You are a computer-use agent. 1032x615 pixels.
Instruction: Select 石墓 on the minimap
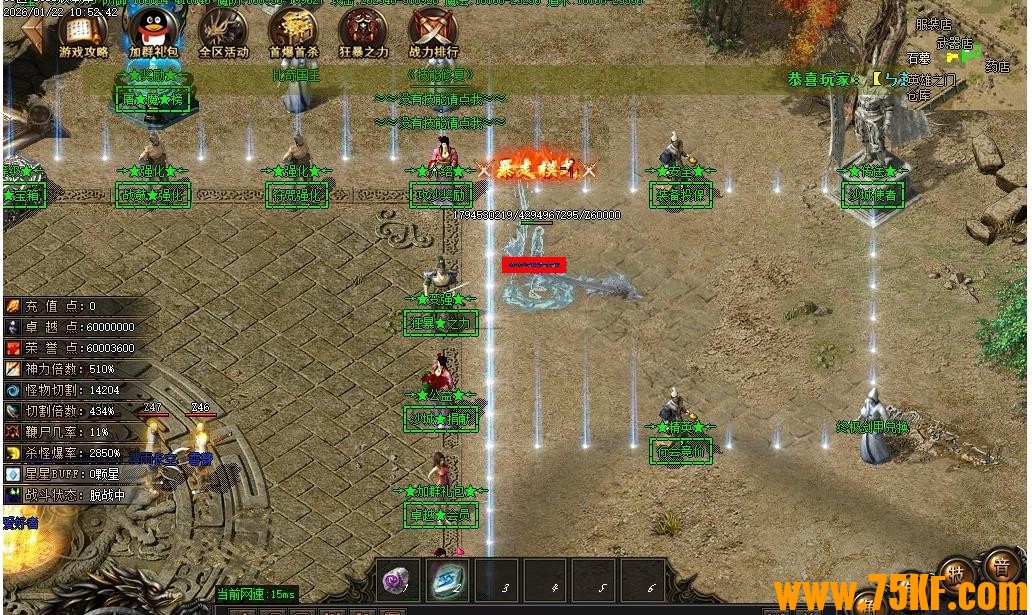918,59
